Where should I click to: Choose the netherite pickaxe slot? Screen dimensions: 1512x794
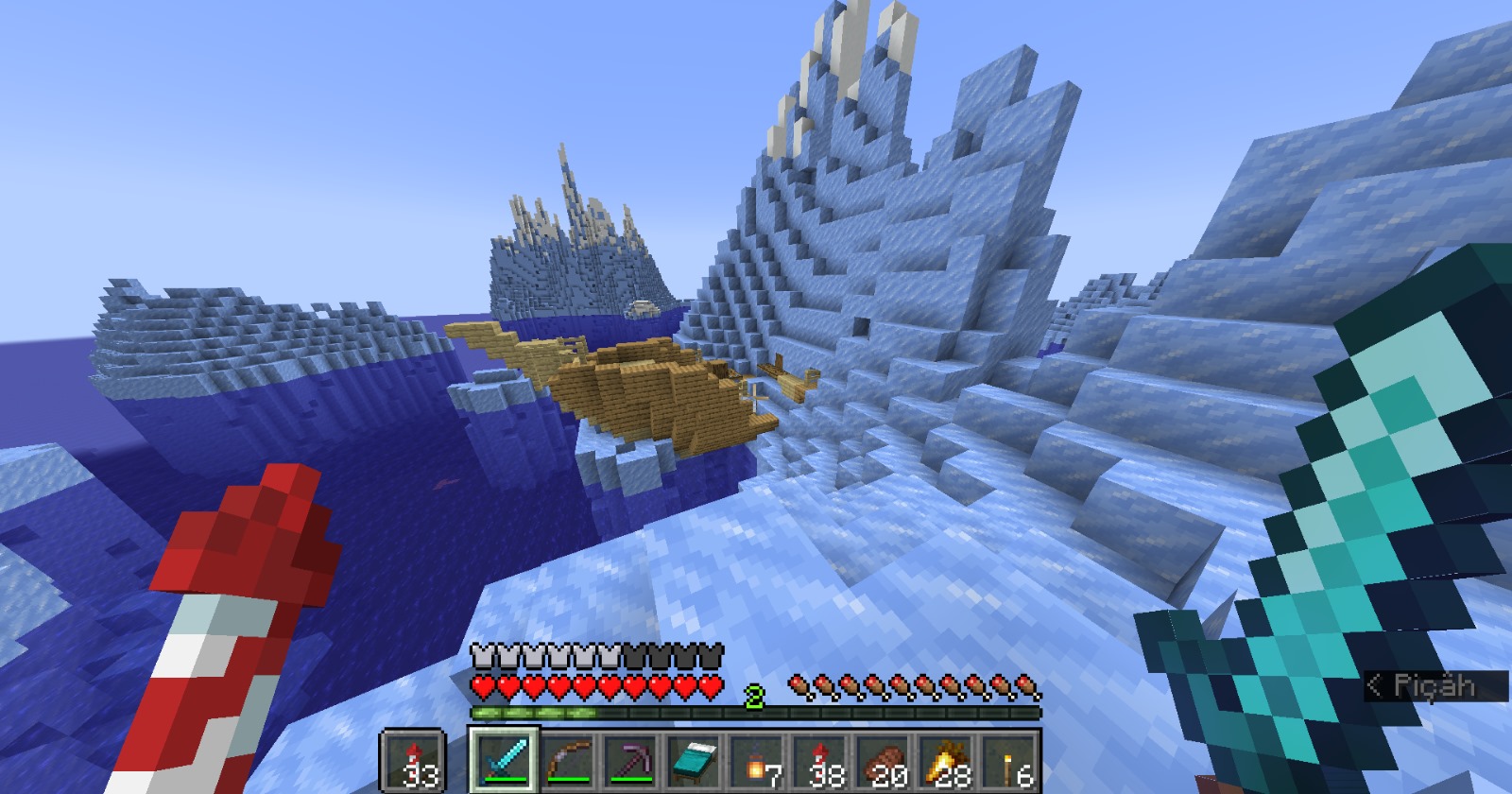pyautogui.click(x=631, y=760)
